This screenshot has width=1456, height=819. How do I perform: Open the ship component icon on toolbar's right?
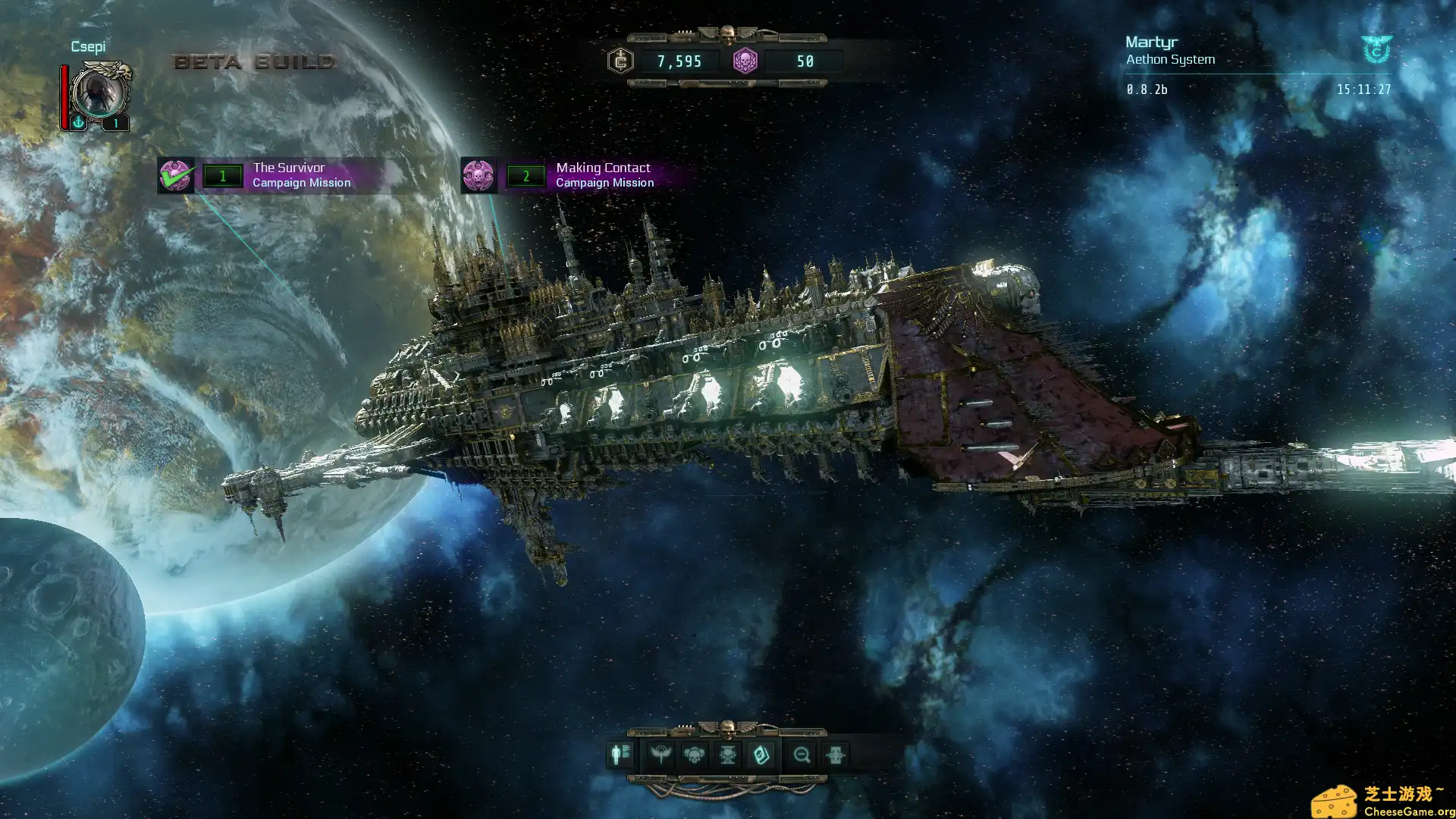(836, 754)
